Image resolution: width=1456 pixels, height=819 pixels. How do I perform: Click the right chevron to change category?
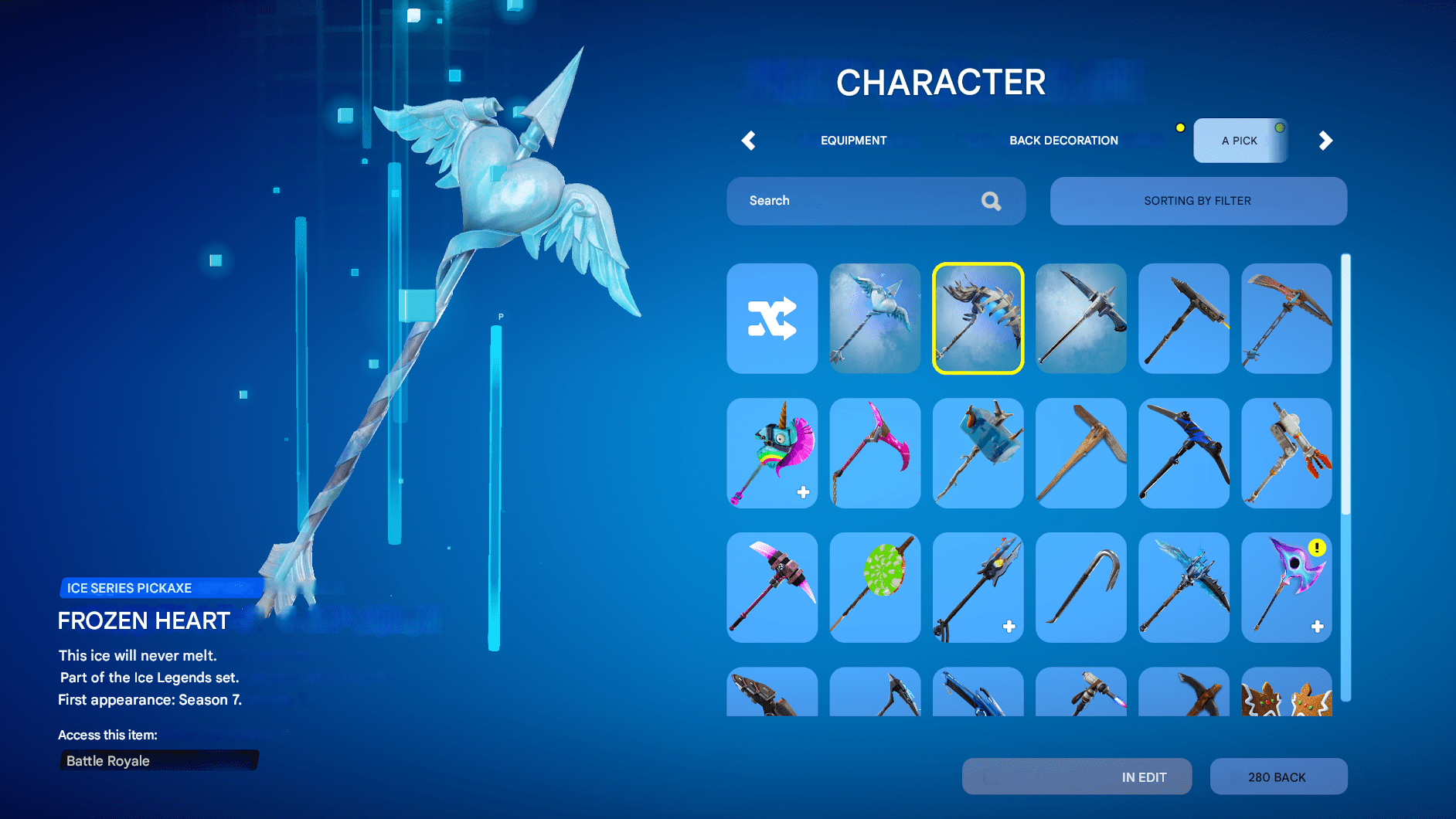1325,141
